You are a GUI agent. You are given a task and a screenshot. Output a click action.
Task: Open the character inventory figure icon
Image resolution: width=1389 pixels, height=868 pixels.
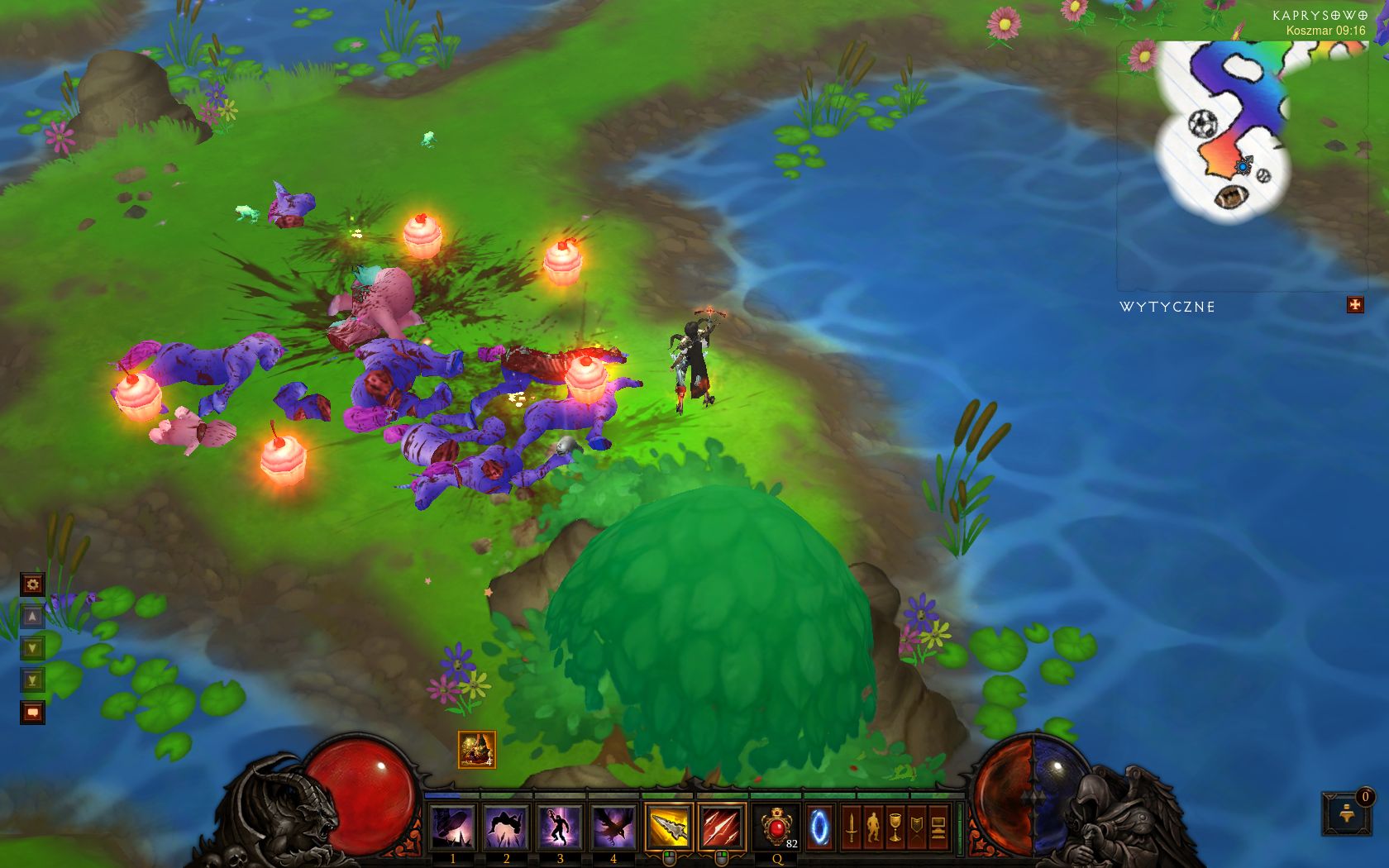coord(873,827)
